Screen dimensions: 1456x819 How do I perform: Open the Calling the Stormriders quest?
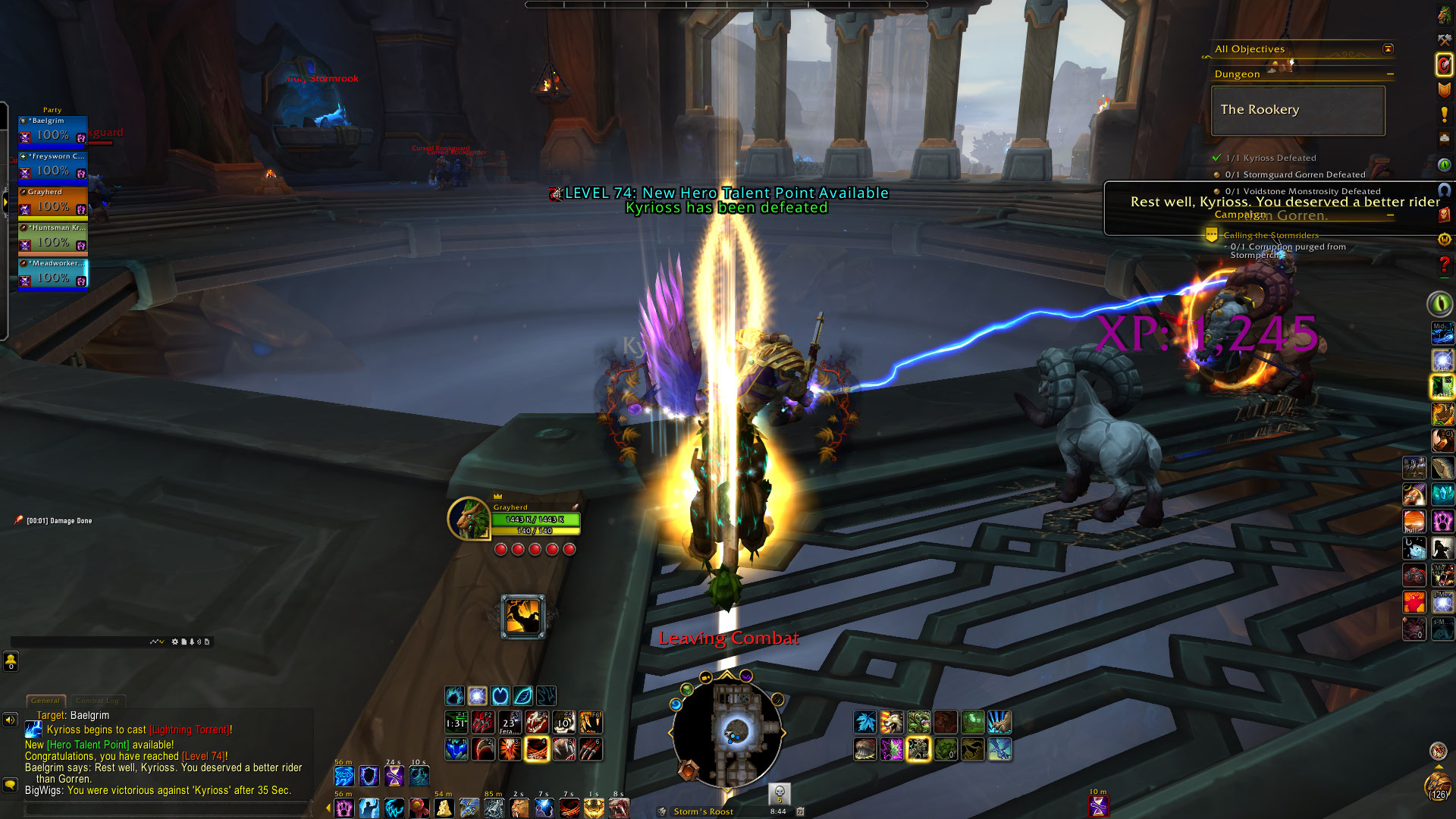[x=1271, y=235]
